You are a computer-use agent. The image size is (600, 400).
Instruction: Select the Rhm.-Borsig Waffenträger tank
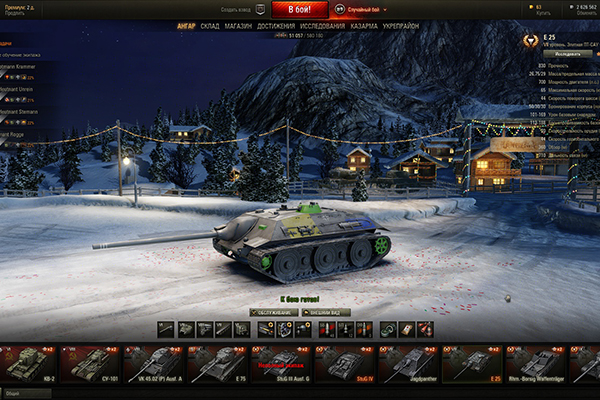click(x=534, y=364)
